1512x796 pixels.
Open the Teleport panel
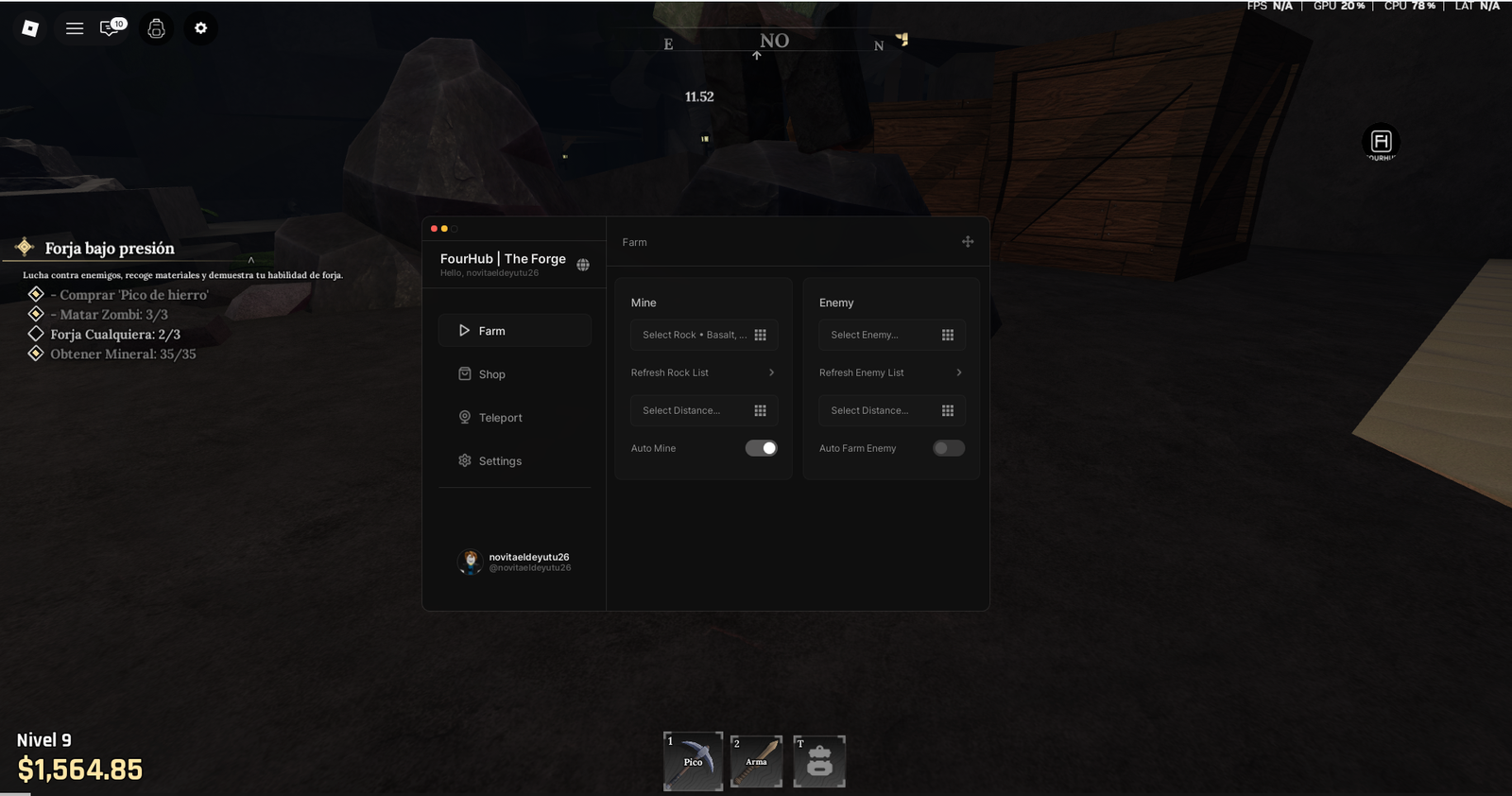(500, 417)
